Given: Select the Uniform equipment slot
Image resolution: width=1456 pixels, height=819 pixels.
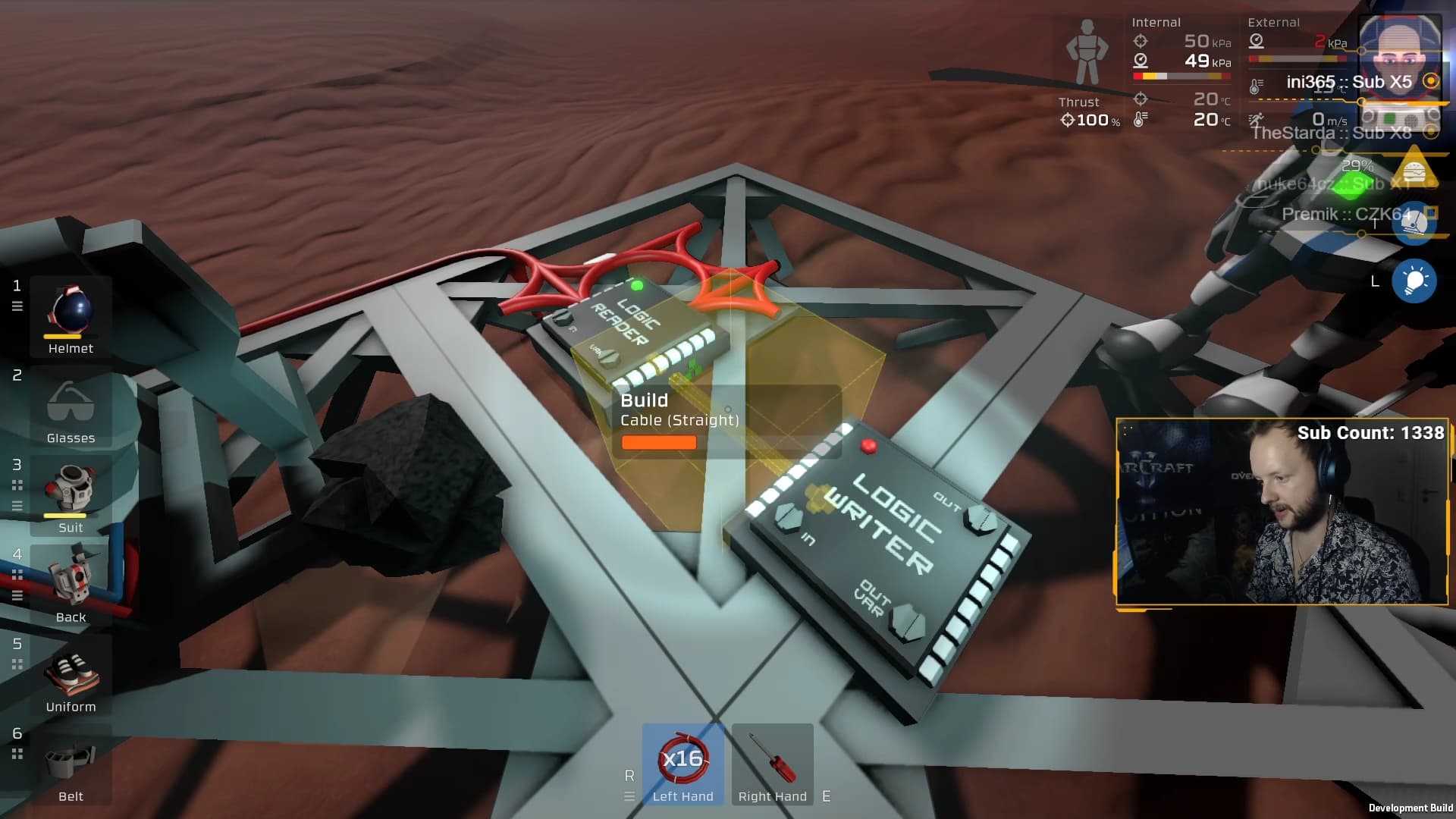Looking at the screenshot, I should (71, 674).
